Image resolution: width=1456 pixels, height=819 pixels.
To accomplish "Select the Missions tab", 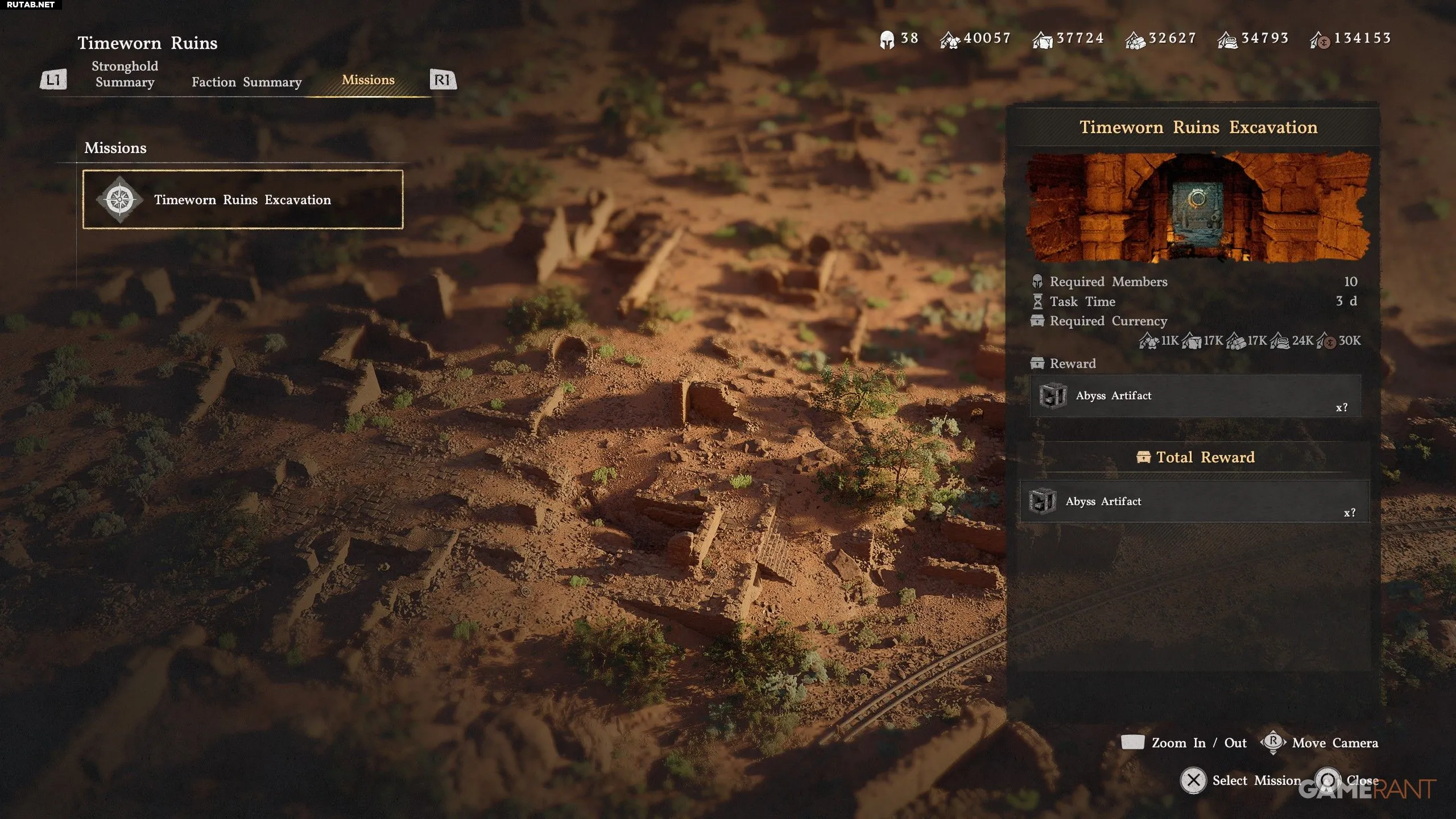I will (368, 80).
